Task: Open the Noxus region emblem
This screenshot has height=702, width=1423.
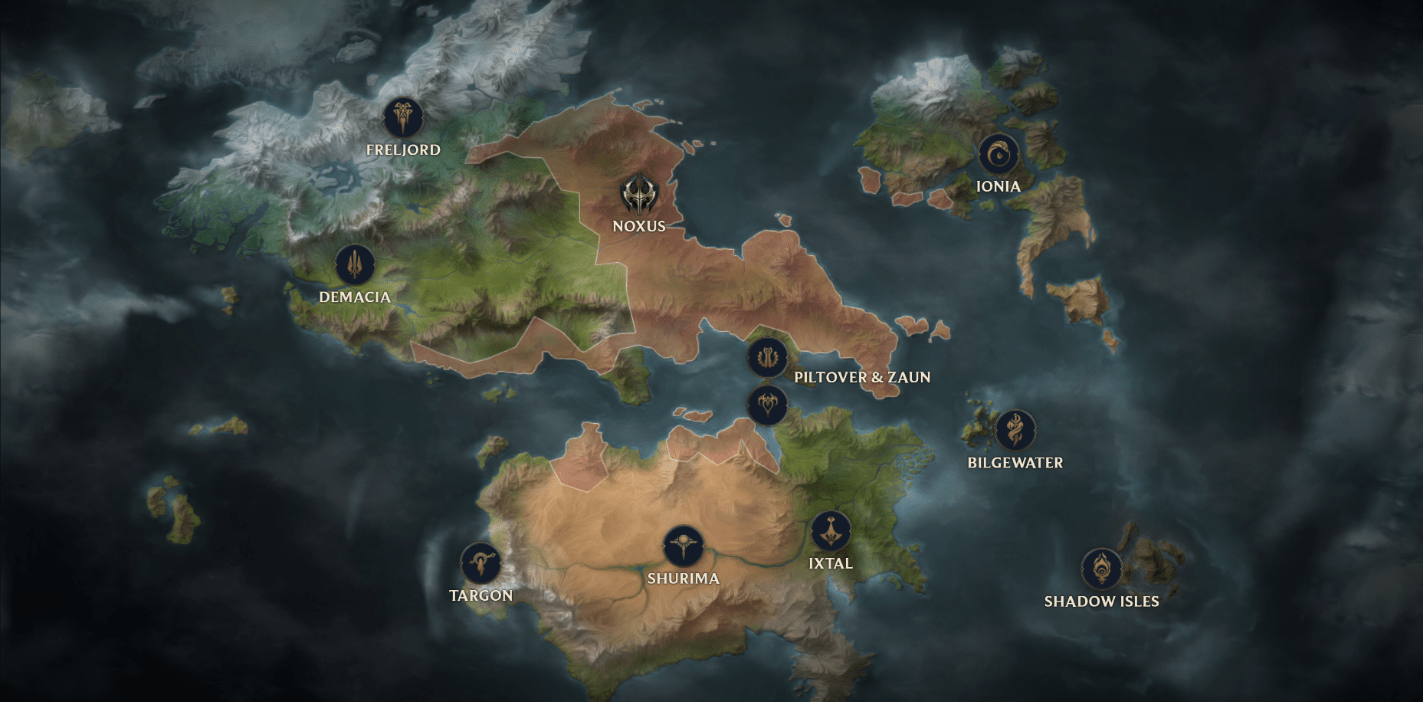Action: (638, 193)
